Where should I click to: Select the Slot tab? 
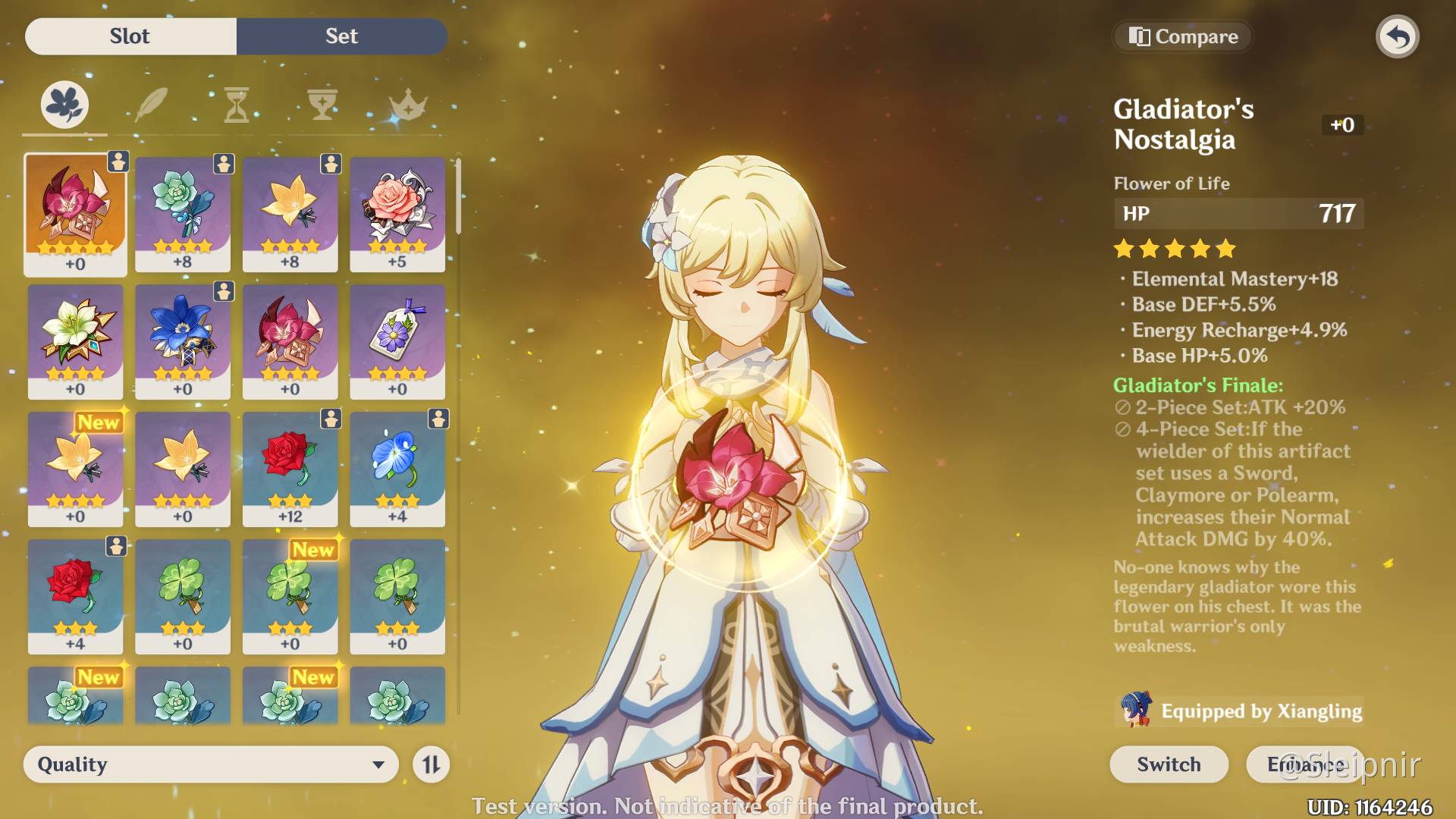click(x=130, y=36)
